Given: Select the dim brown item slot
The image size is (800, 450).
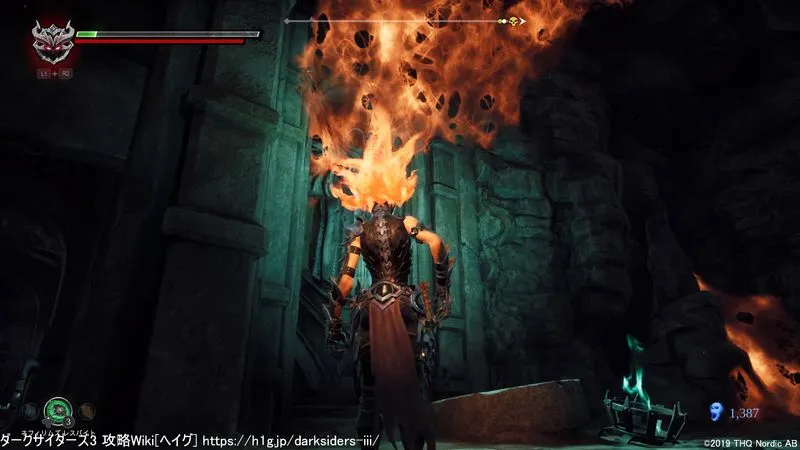Looking at the screenshot, I should tap(87, 408).
